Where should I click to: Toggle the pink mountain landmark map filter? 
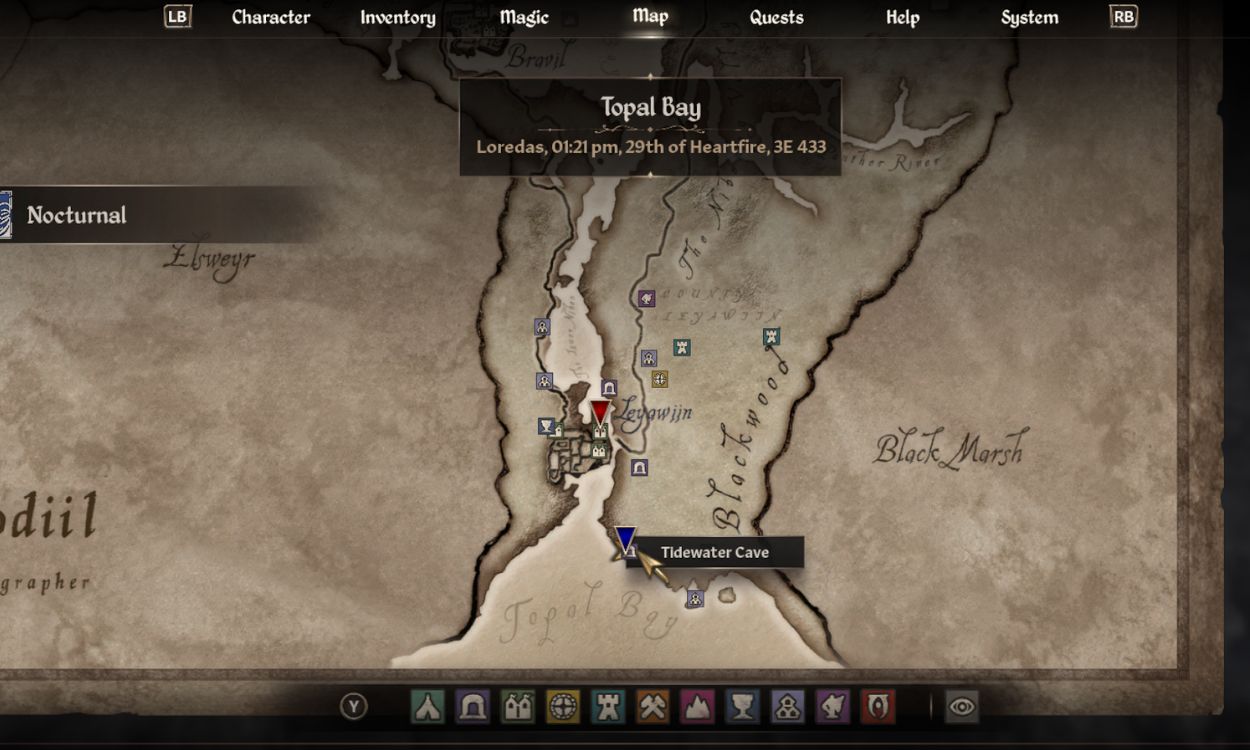pos(698,707)
